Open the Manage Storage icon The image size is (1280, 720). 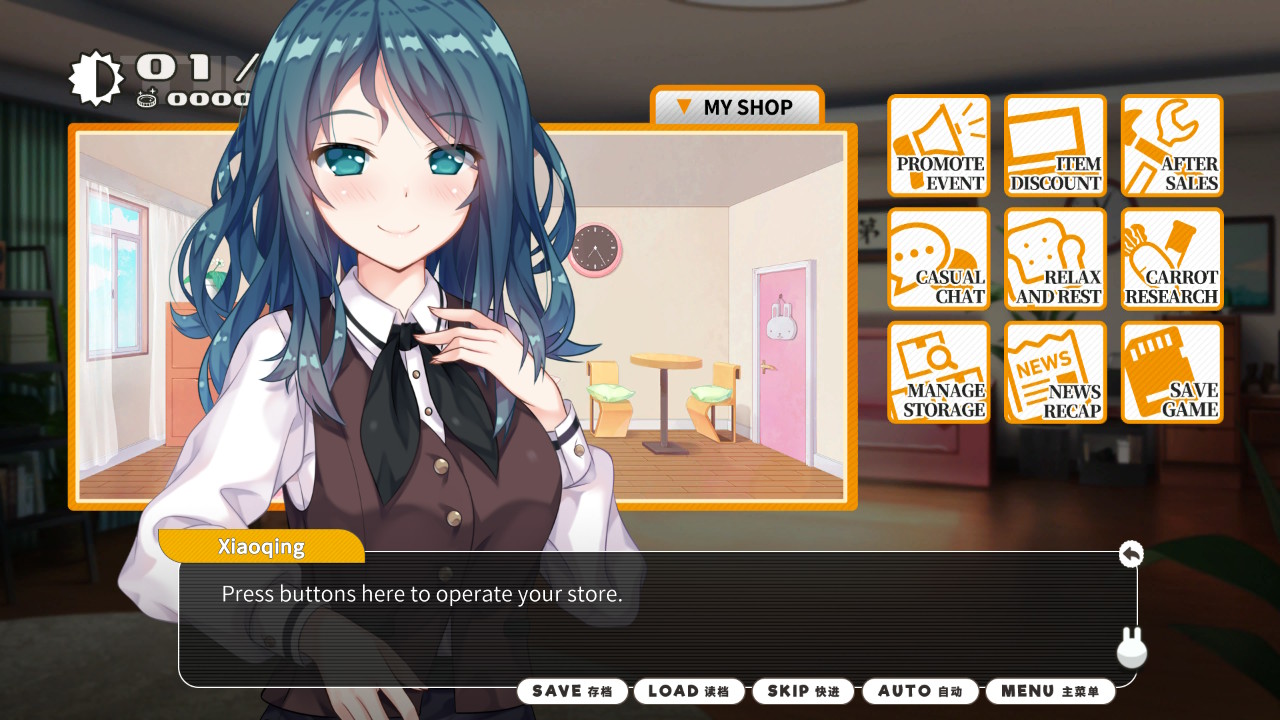[938, 373]
